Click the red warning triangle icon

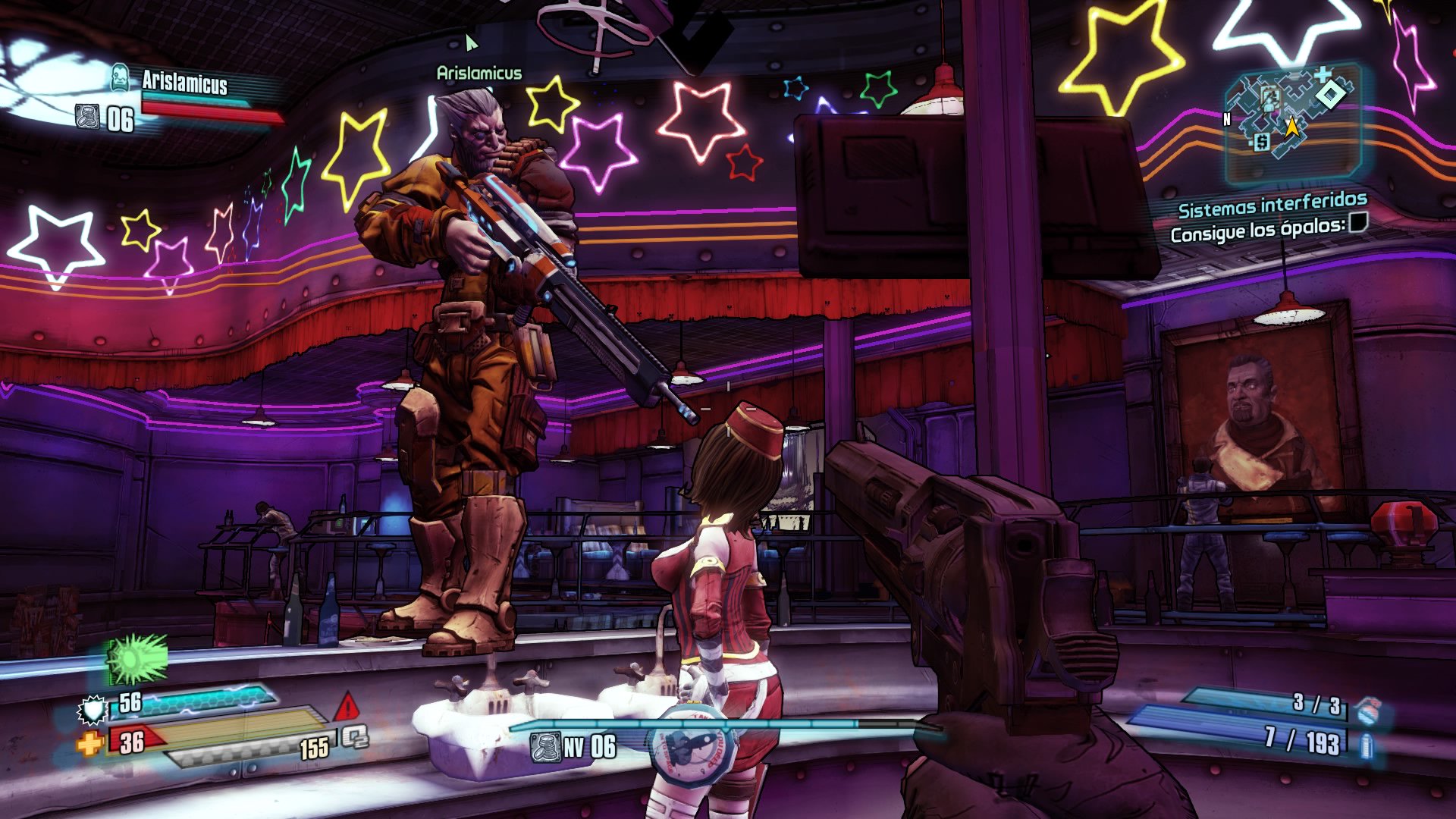click(x=347, y=707)
